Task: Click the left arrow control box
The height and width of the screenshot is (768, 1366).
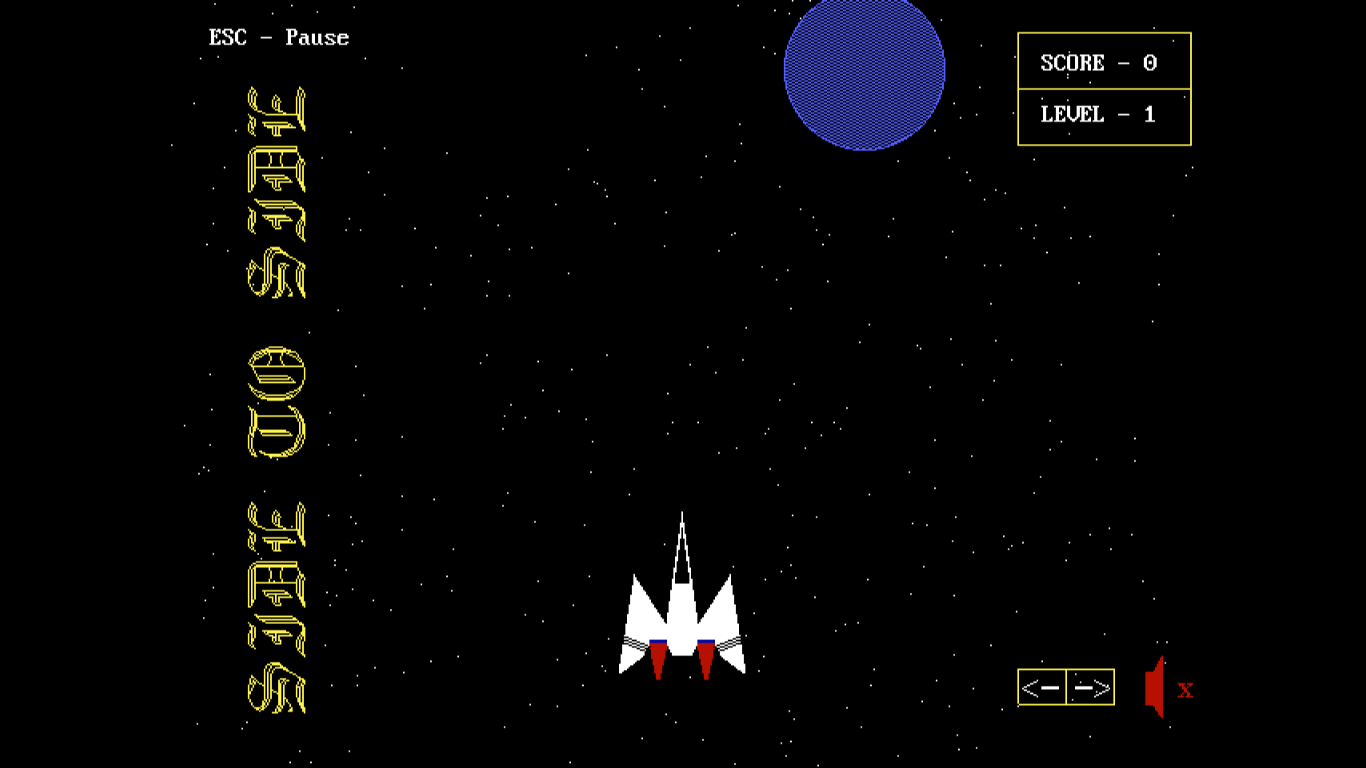Action: [1042, 687]
